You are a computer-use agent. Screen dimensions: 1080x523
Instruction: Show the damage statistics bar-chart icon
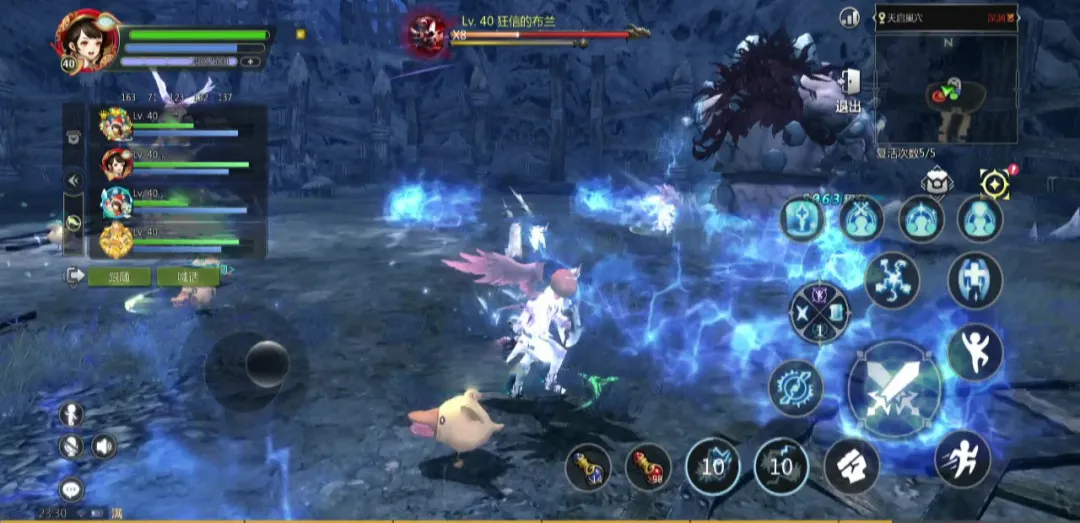pyautogui.click(x=850, y=17)
